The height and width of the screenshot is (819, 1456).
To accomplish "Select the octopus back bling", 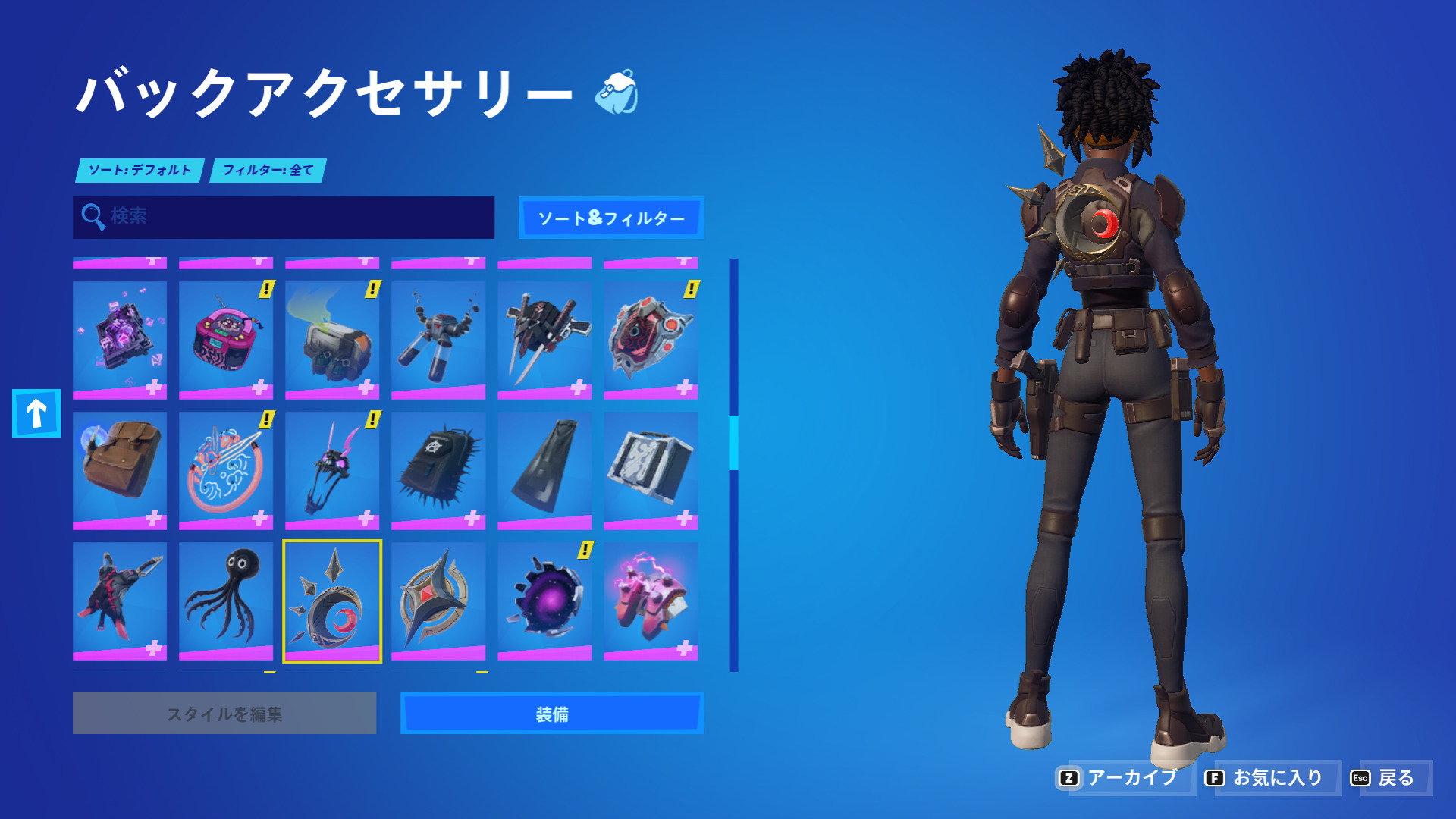I will coord(225,599).
